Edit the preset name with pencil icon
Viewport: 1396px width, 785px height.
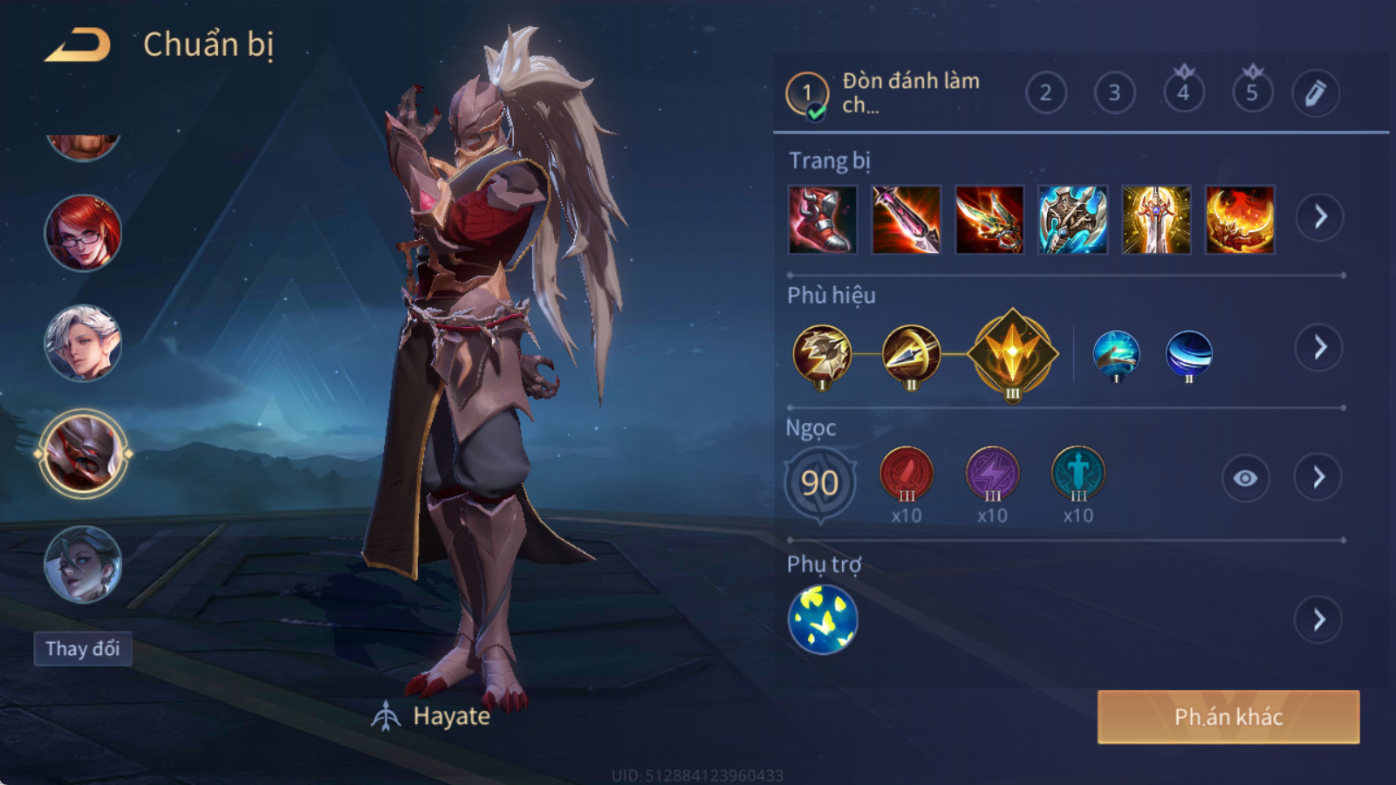pyautogui.click(x=1315, y=93)
